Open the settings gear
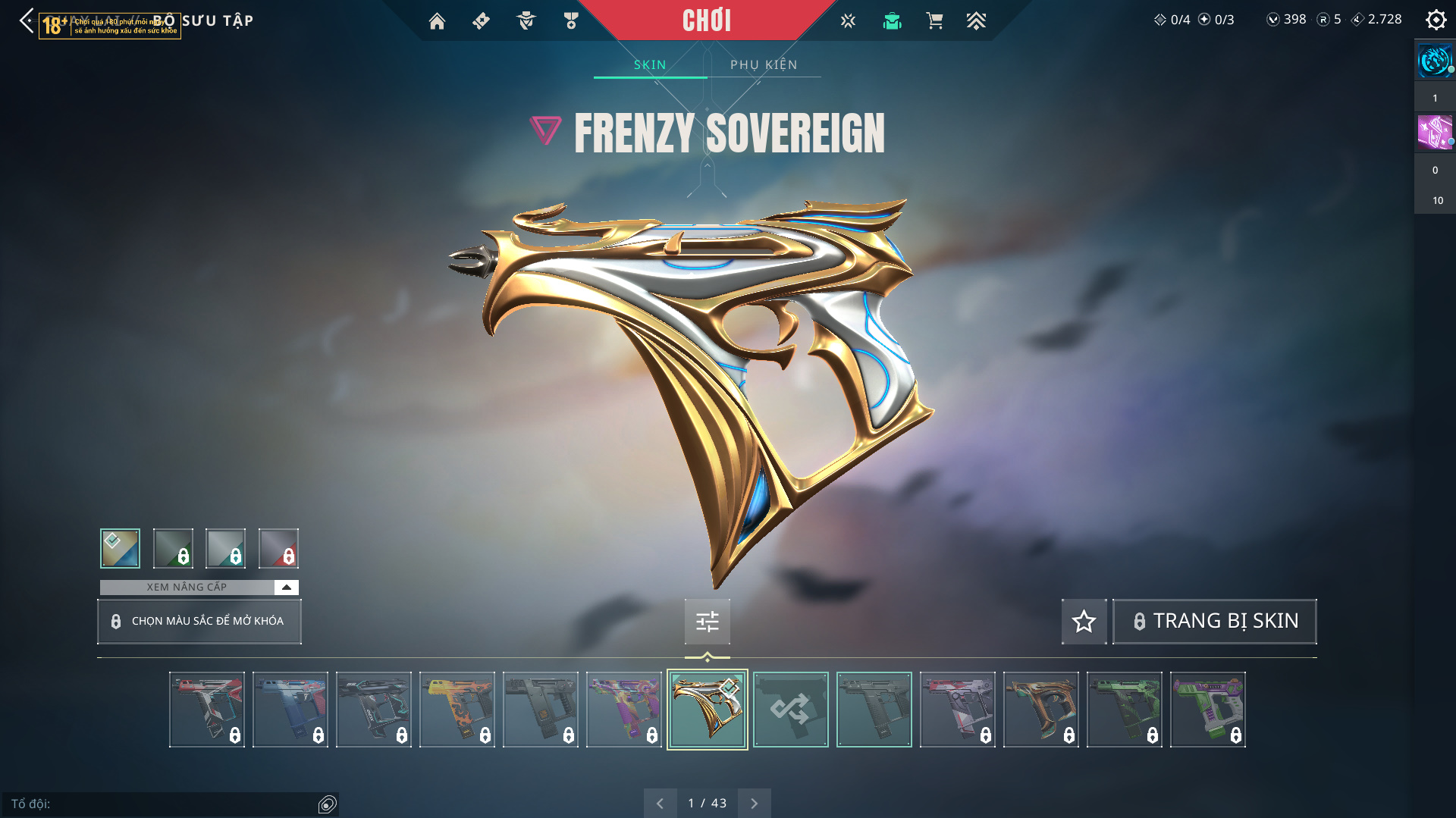 (1436, 20)
